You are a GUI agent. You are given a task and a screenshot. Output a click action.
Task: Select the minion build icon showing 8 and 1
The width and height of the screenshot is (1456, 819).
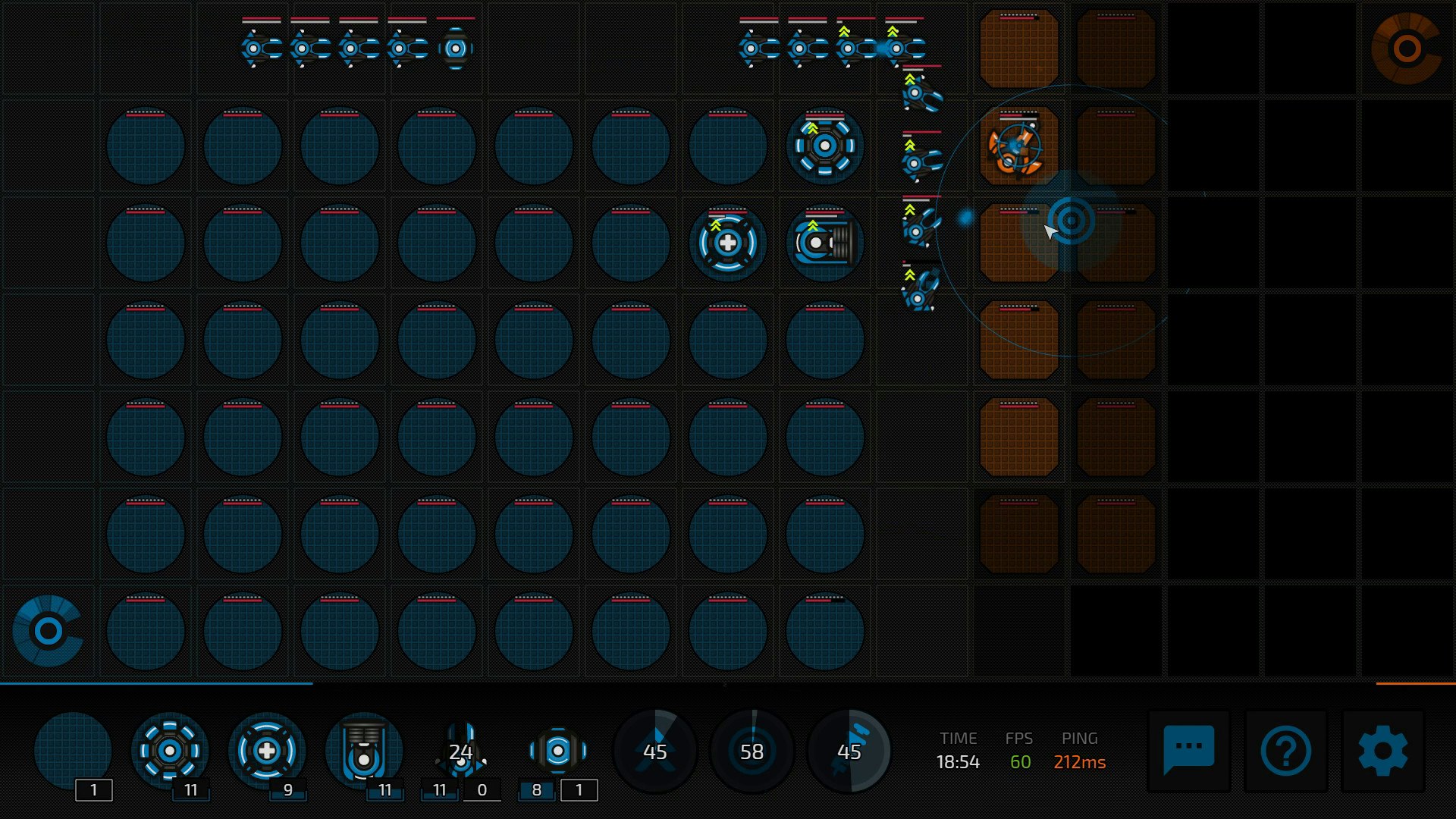(558, 751)
